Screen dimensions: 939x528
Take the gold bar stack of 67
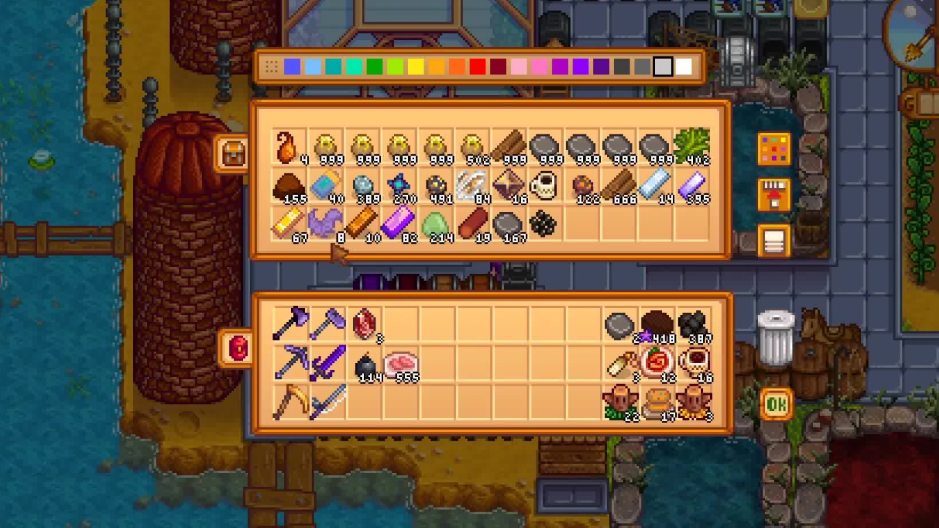point(289,224)
